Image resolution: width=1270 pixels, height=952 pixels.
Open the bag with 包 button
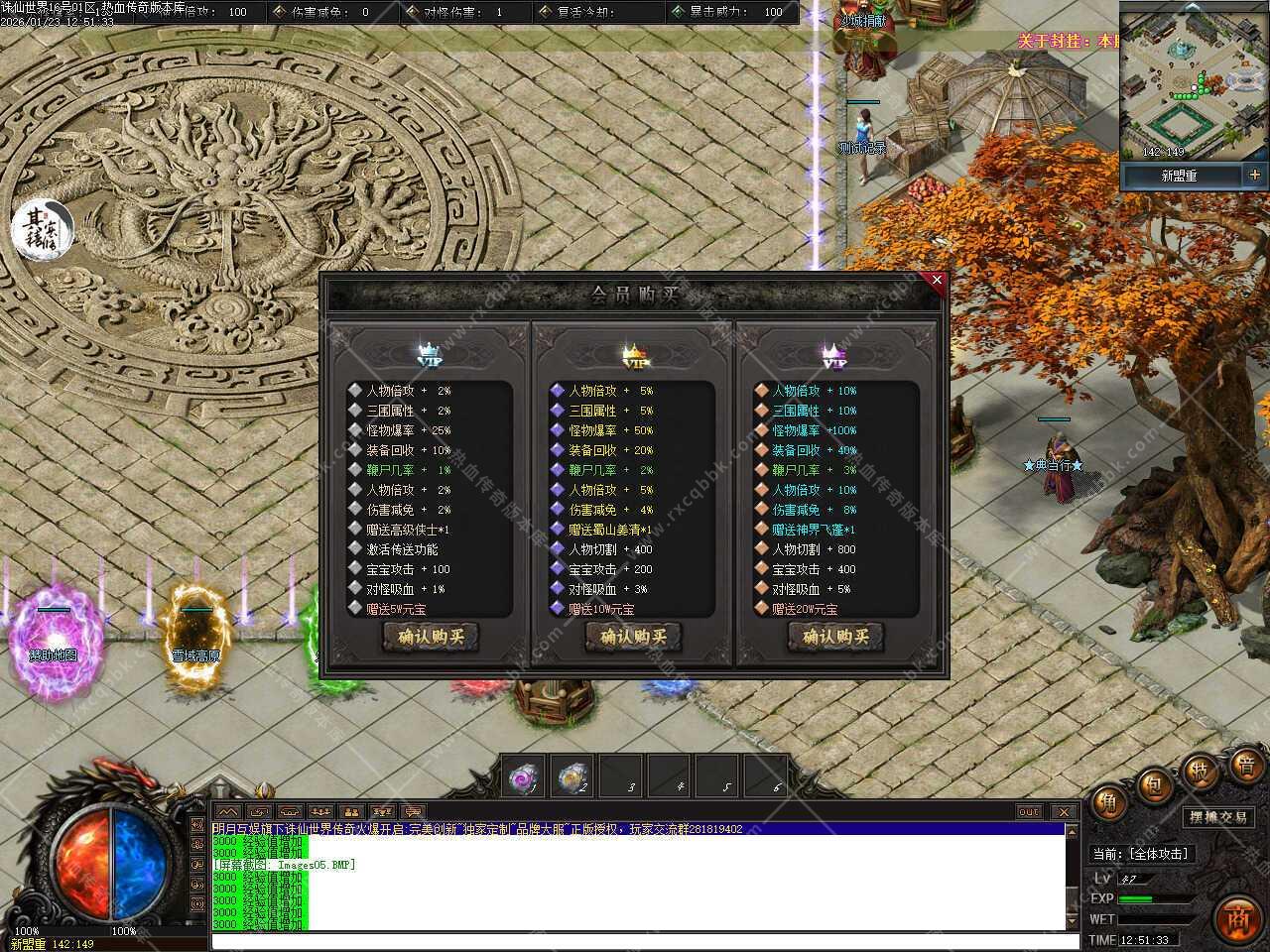pos(1154,785)
